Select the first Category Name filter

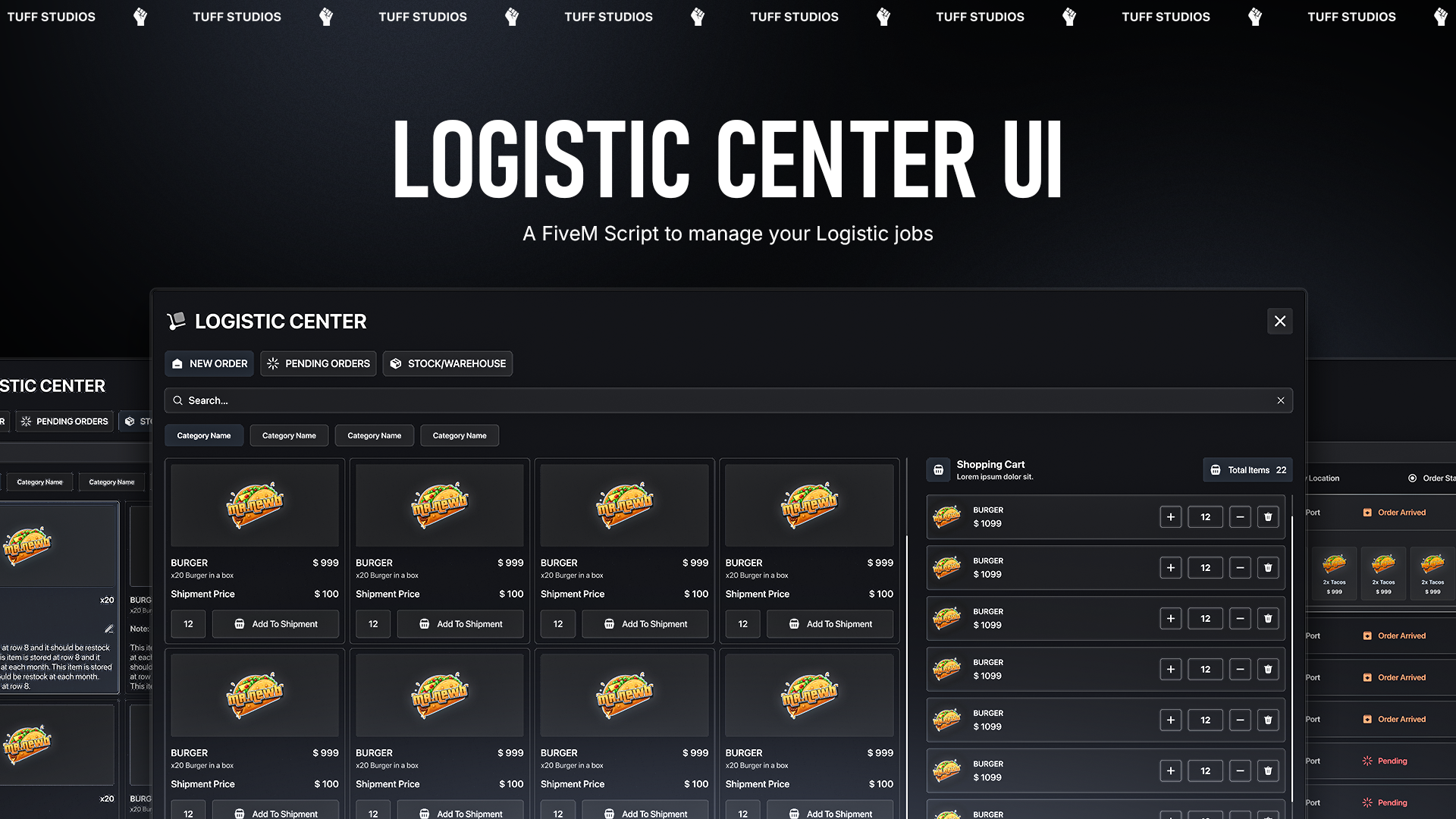pos(204,435)
